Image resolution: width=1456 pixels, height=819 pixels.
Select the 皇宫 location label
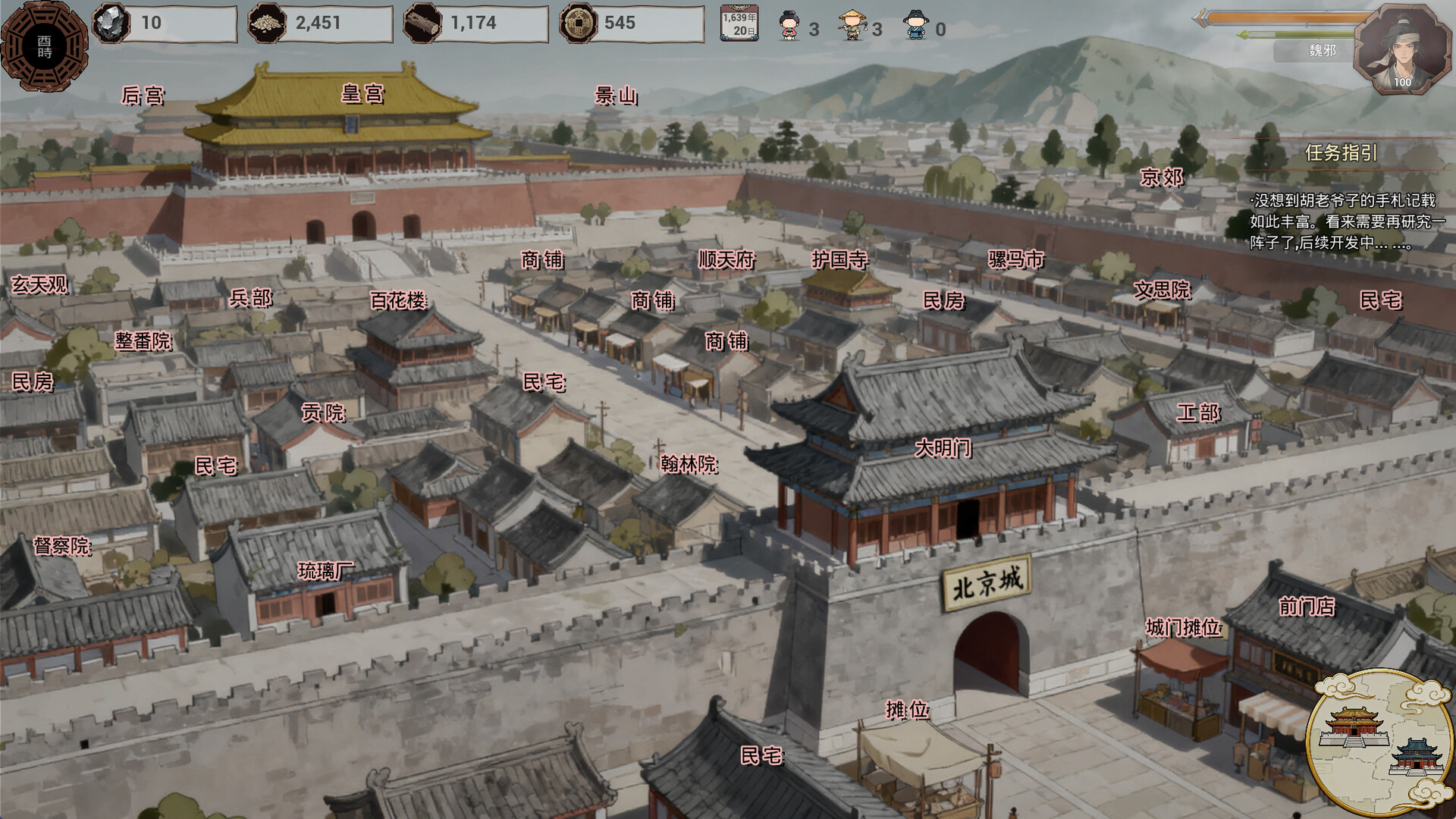pyautogui.click(x=362, y=94)
